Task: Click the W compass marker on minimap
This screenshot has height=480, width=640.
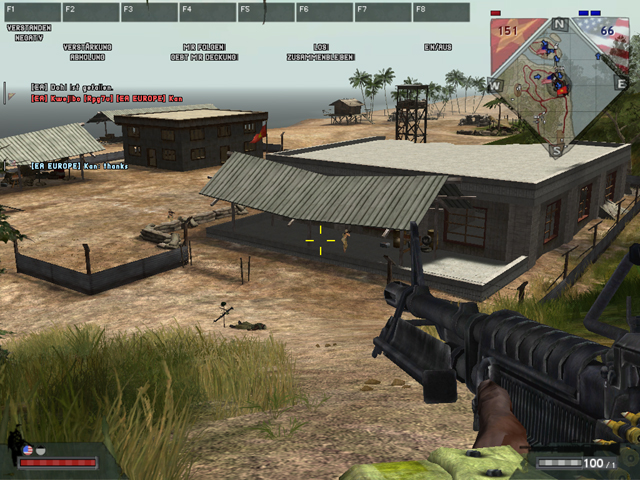Action: click(495, 85)
